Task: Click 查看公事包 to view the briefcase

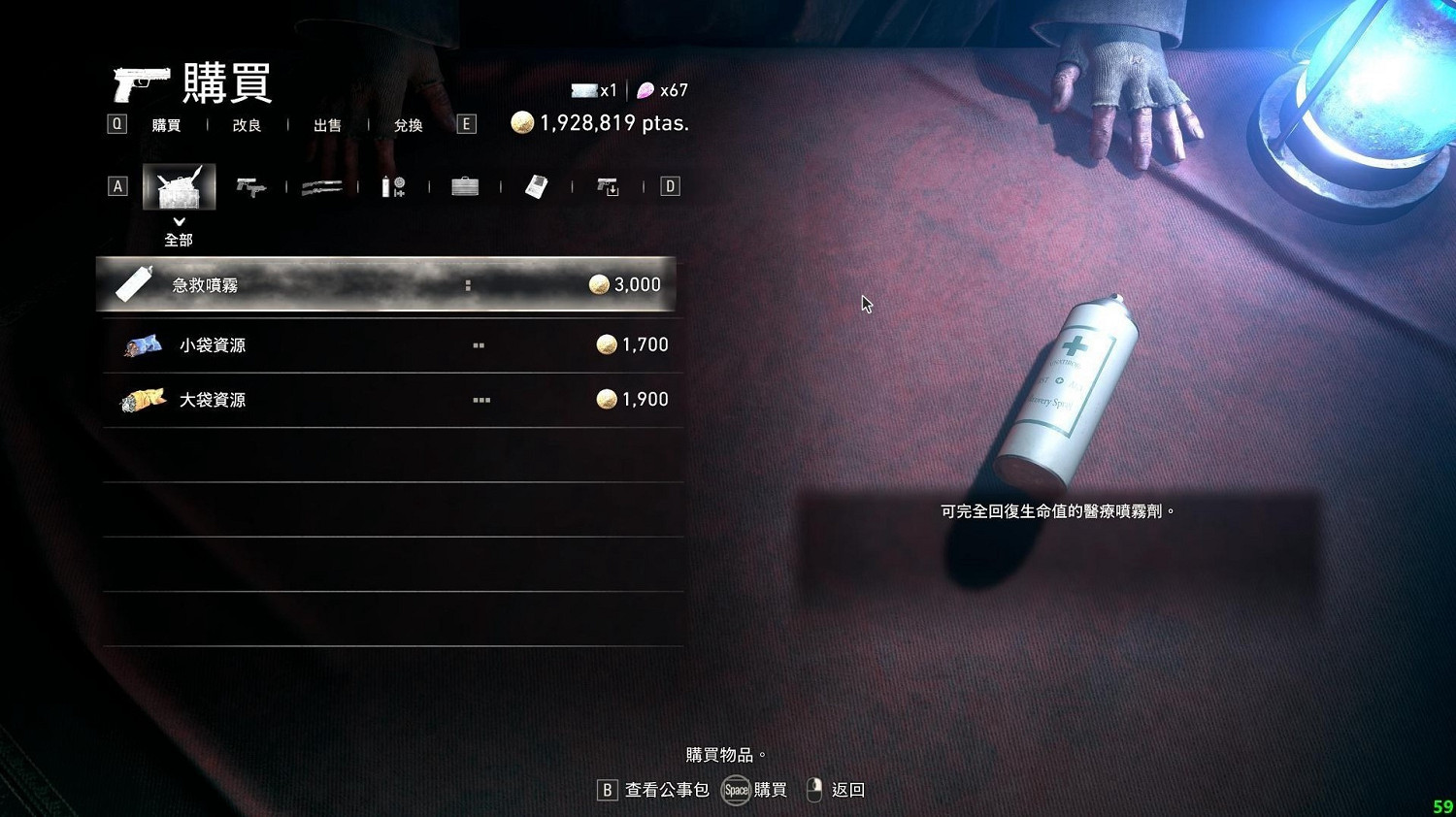Action: coord(668,790)
